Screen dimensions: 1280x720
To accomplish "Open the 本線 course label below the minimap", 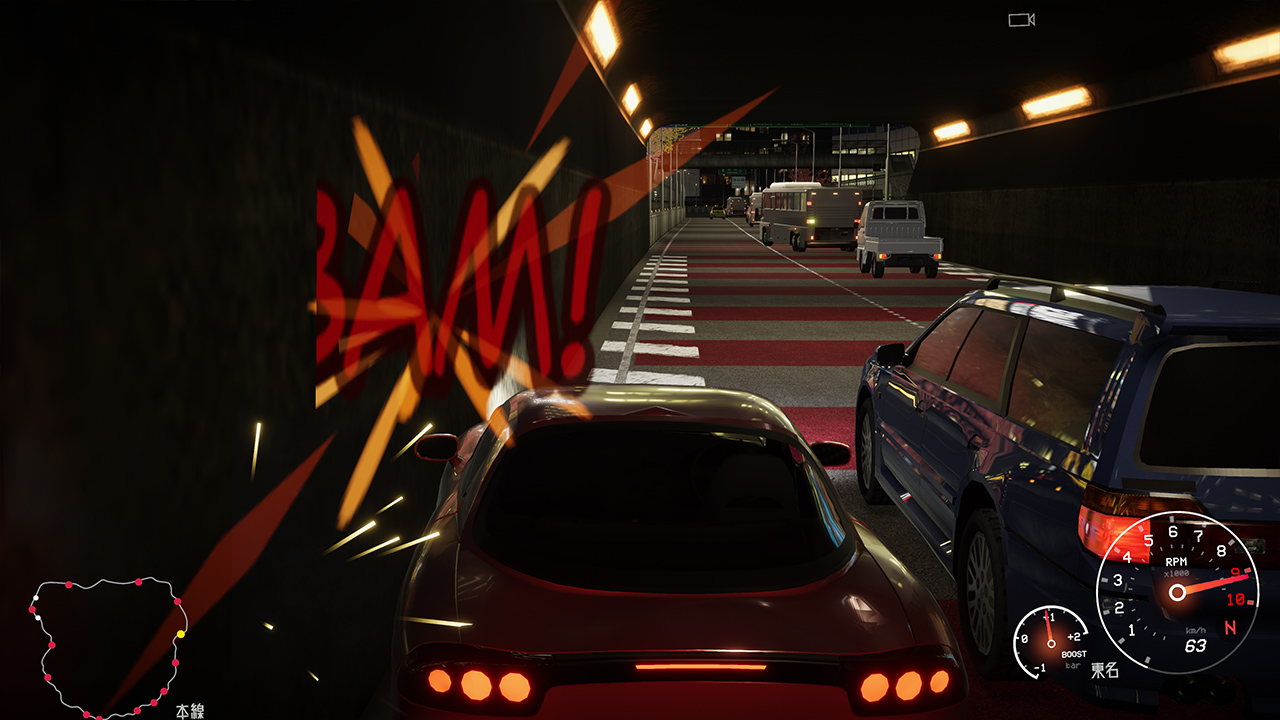I will click(191, 710).
